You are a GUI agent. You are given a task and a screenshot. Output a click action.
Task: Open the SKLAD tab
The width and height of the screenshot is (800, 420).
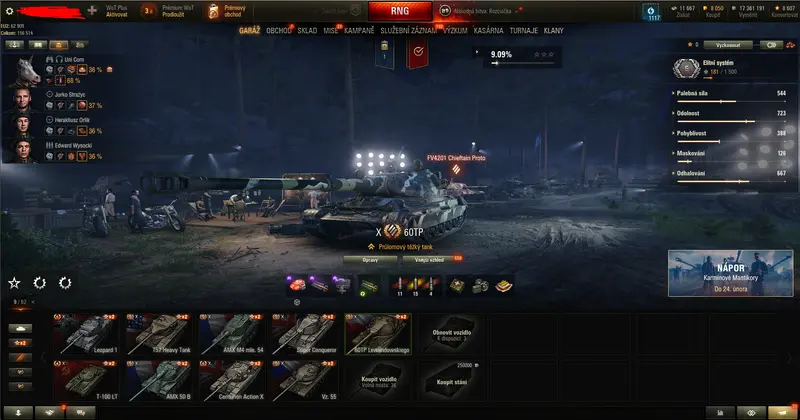(307, 31)
